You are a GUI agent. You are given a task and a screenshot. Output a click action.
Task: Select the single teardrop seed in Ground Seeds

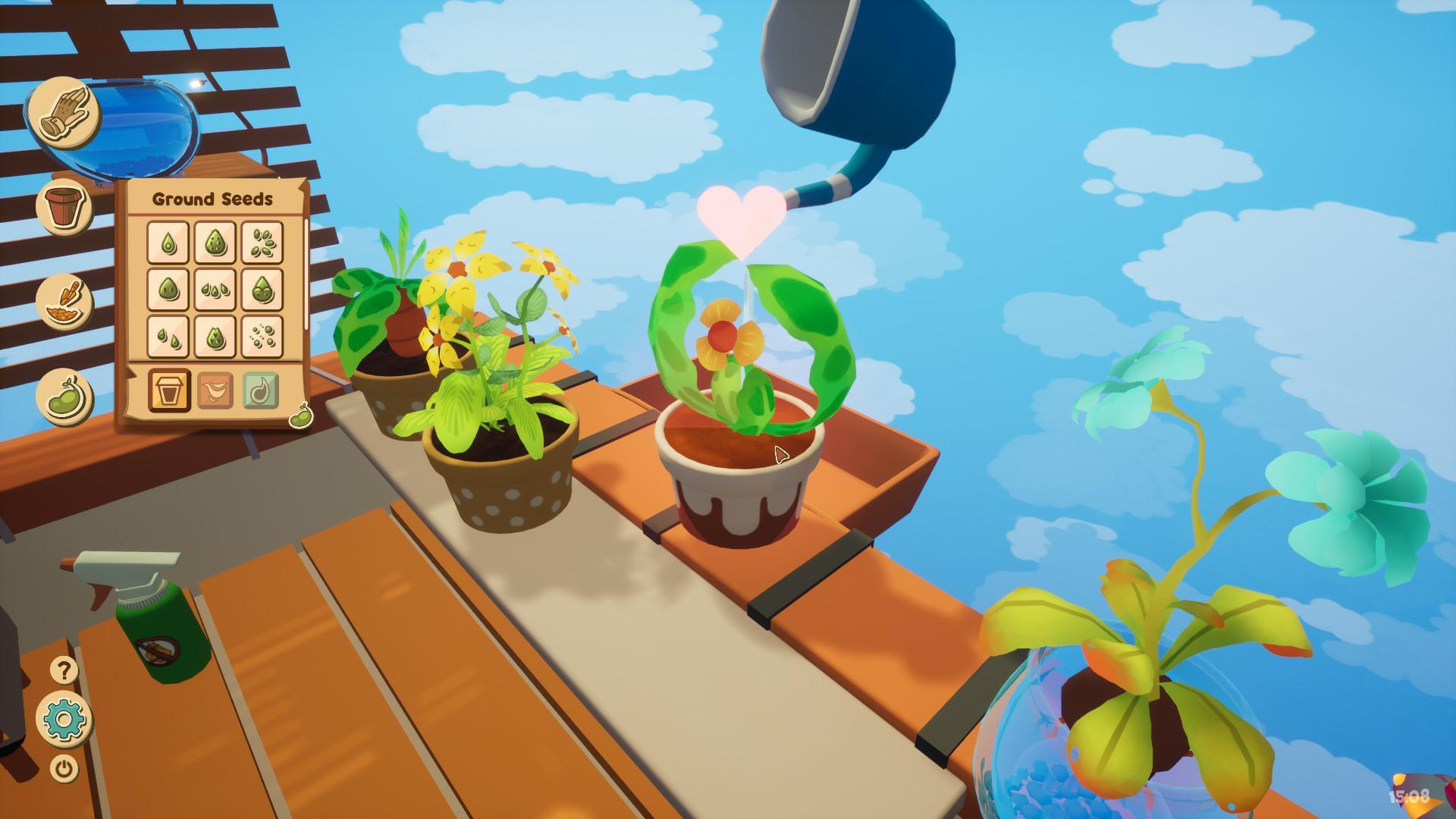(168, 241)
